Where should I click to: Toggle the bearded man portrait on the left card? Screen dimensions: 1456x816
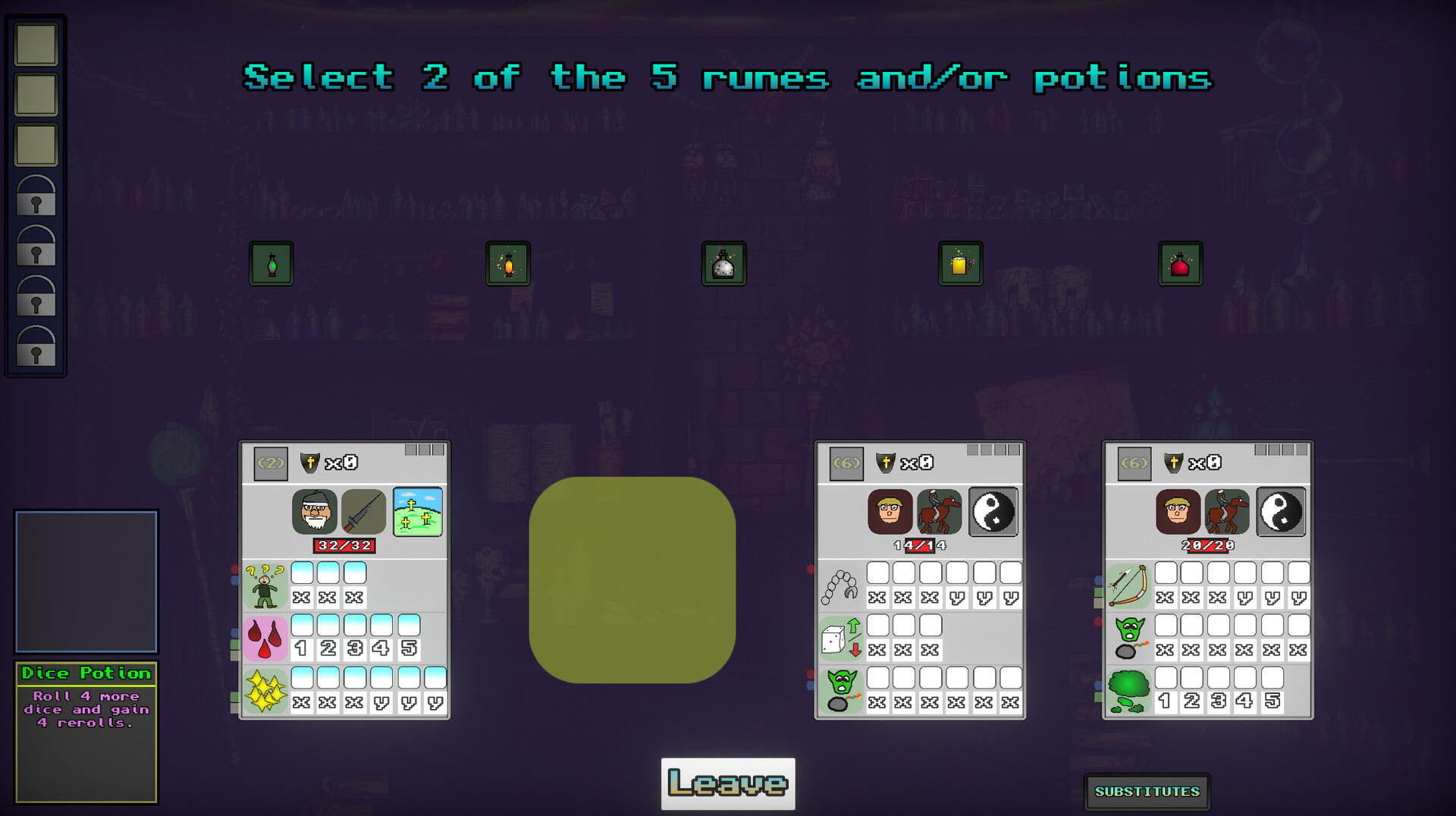tap(314, 512)
